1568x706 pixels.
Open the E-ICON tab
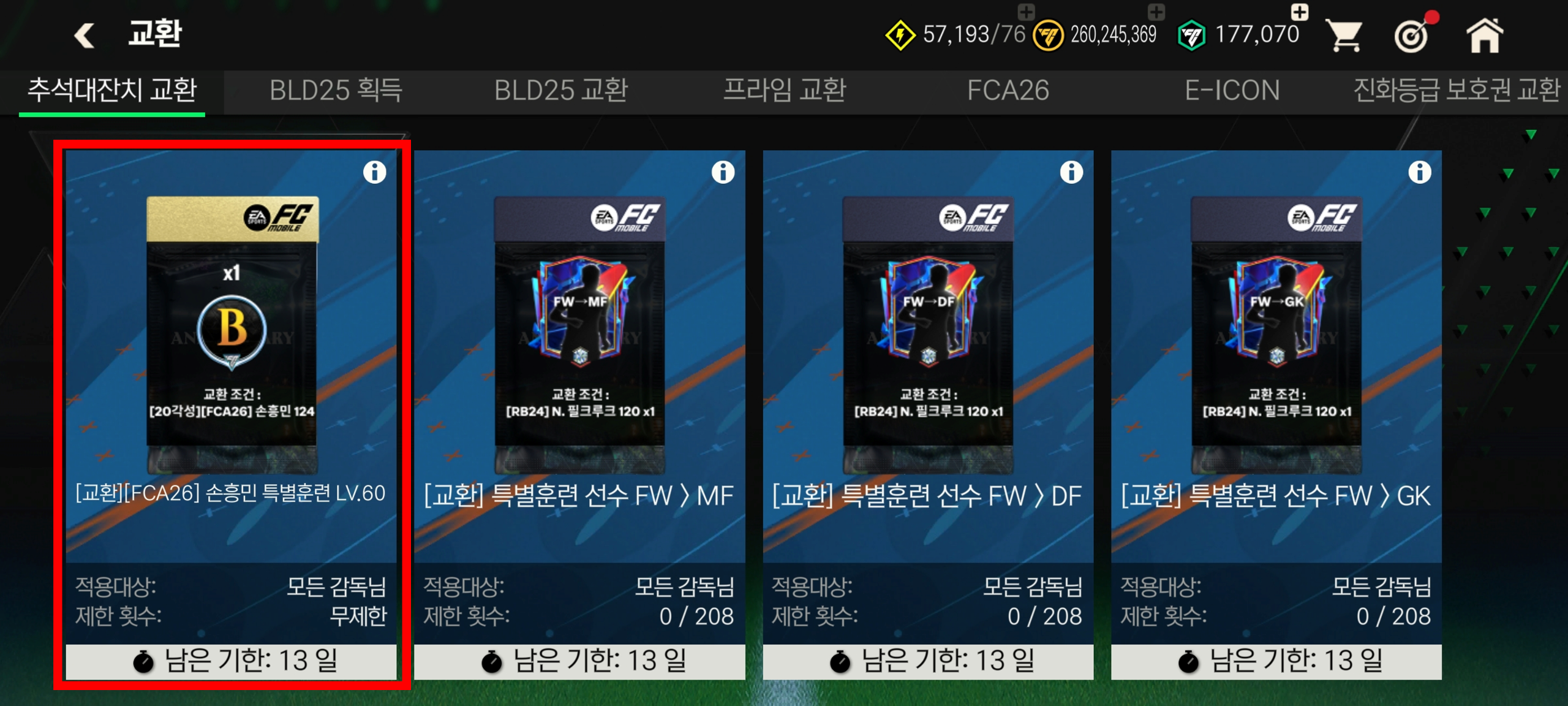[x=1232, y=91]
